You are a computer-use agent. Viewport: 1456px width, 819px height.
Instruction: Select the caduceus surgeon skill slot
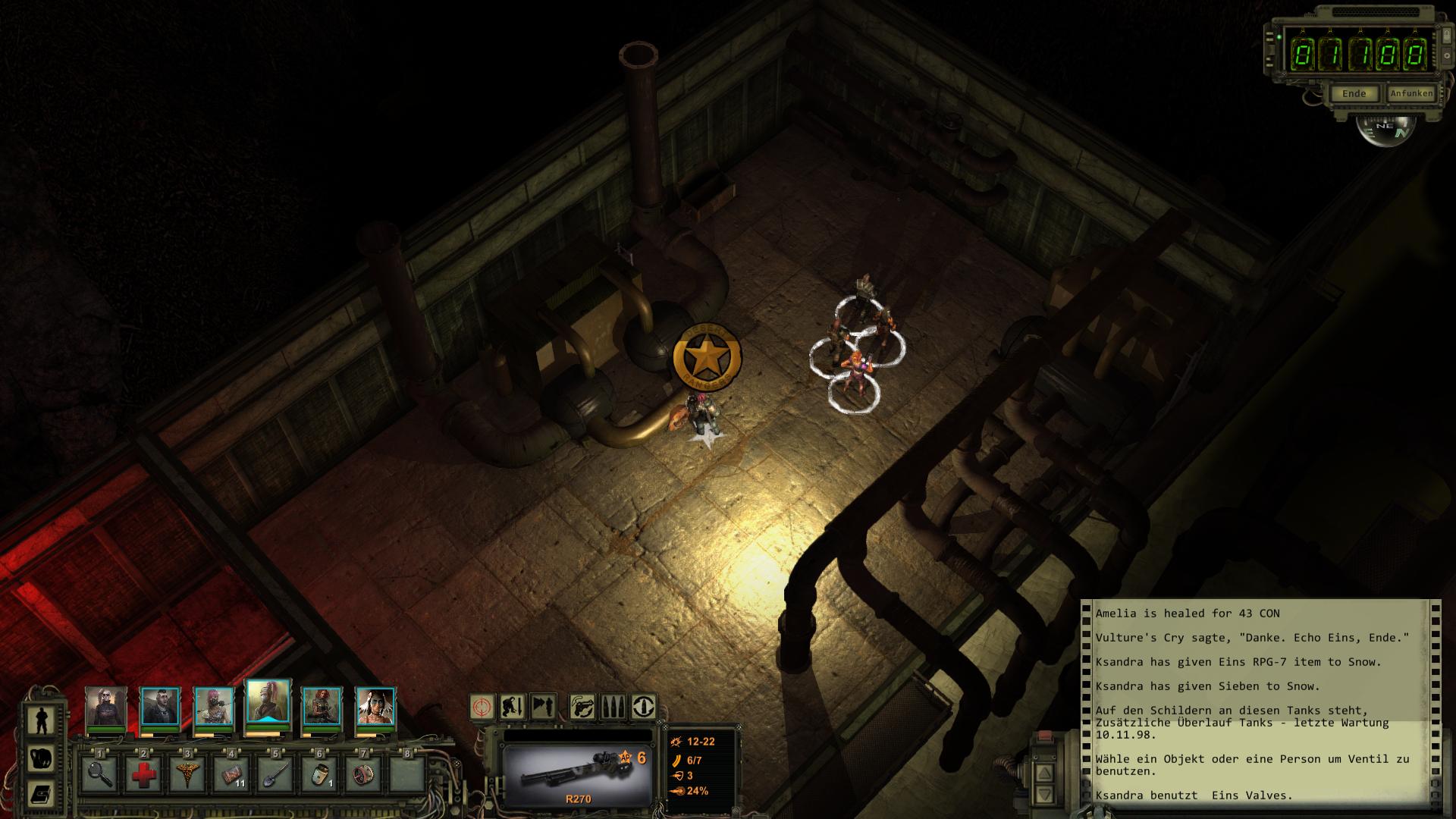click(x=187, y=774)
